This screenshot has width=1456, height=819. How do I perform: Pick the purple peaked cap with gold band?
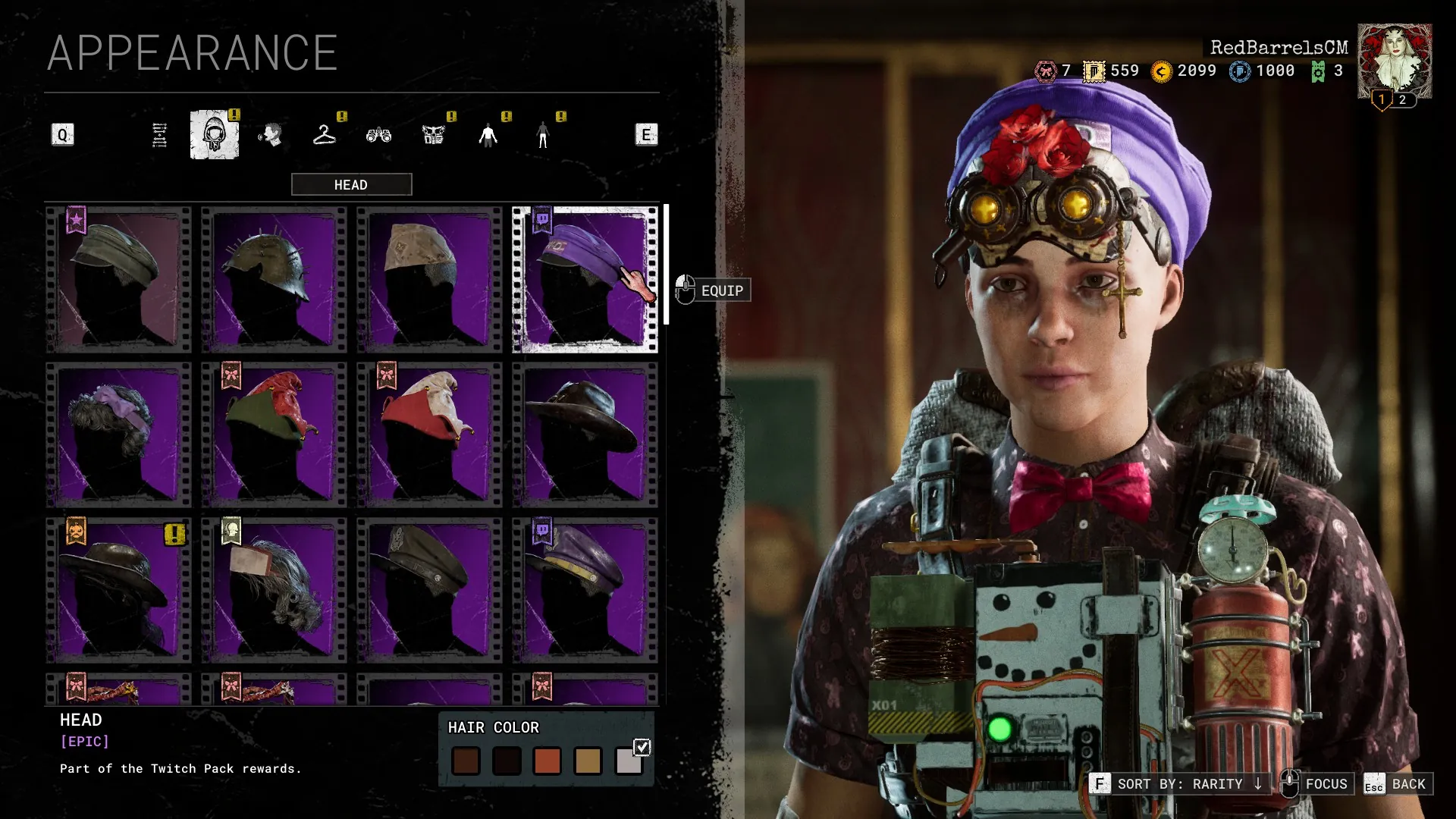point(585,590)
